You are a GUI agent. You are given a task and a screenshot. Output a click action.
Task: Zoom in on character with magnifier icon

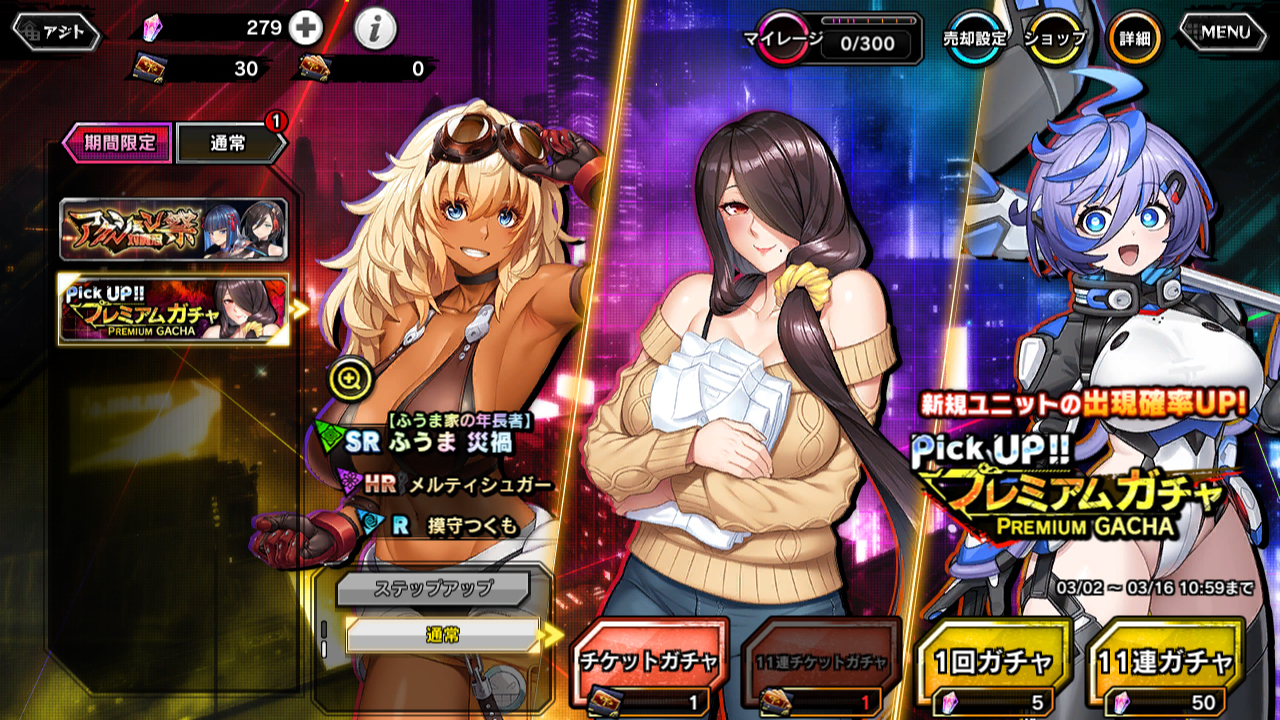(349, 378)
